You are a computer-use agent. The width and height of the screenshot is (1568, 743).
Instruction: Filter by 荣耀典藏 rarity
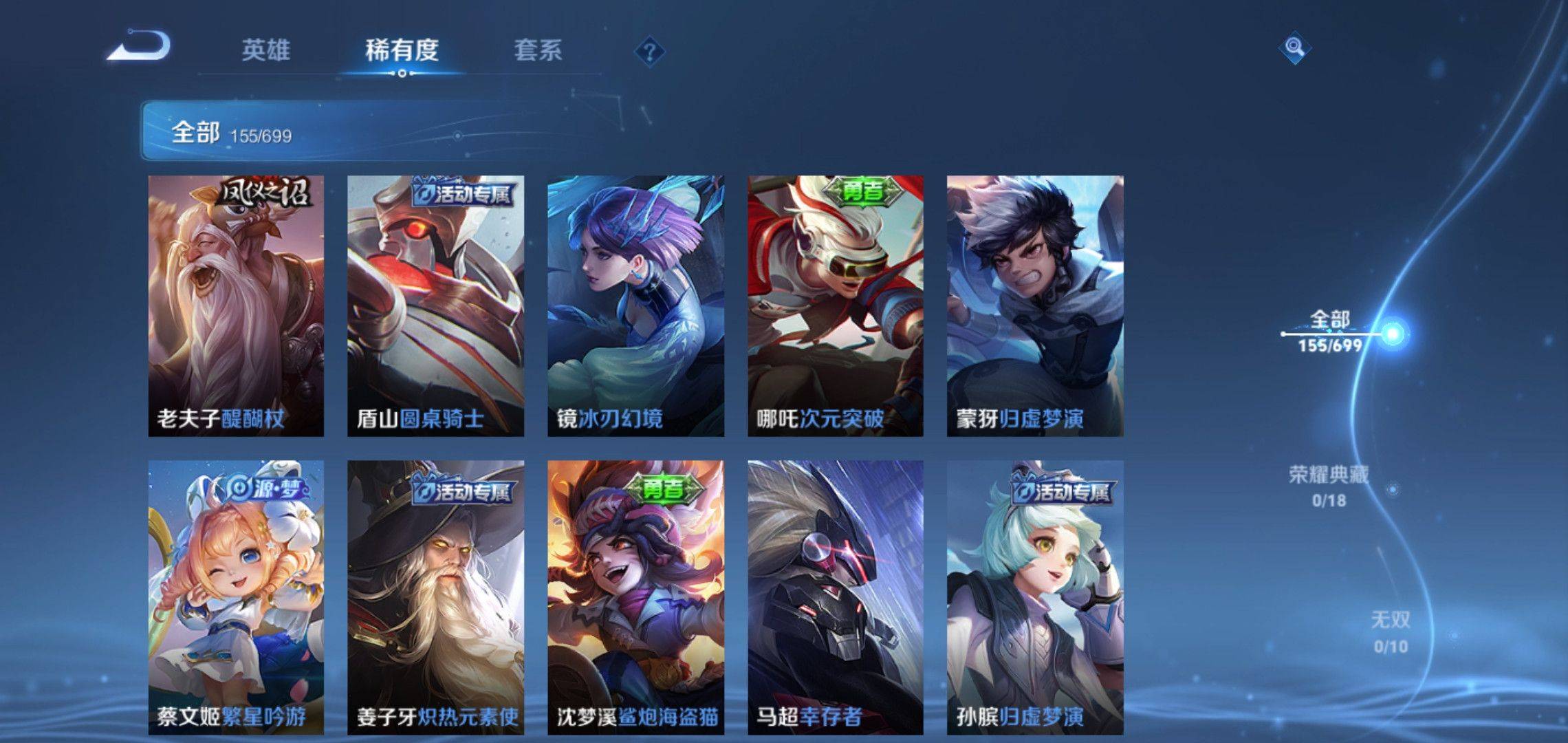click(1329, 486)
